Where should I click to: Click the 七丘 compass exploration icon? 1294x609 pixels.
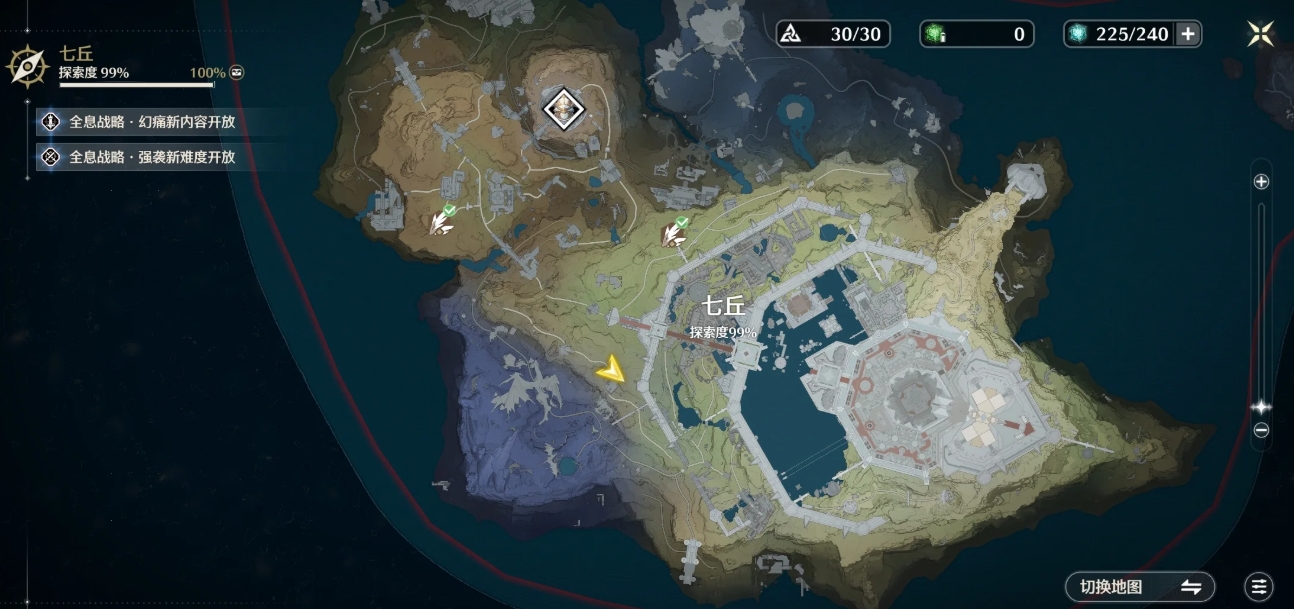pos(27,65)
